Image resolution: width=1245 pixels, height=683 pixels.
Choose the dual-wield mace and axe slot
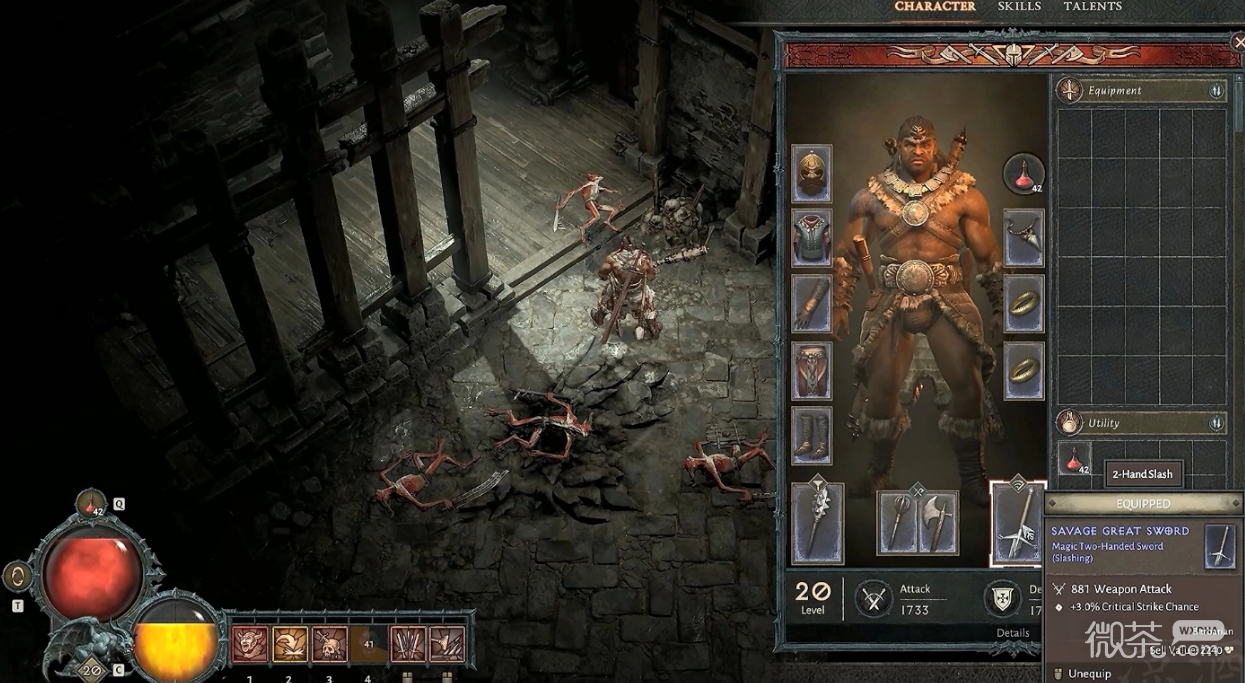click(917, 522)
